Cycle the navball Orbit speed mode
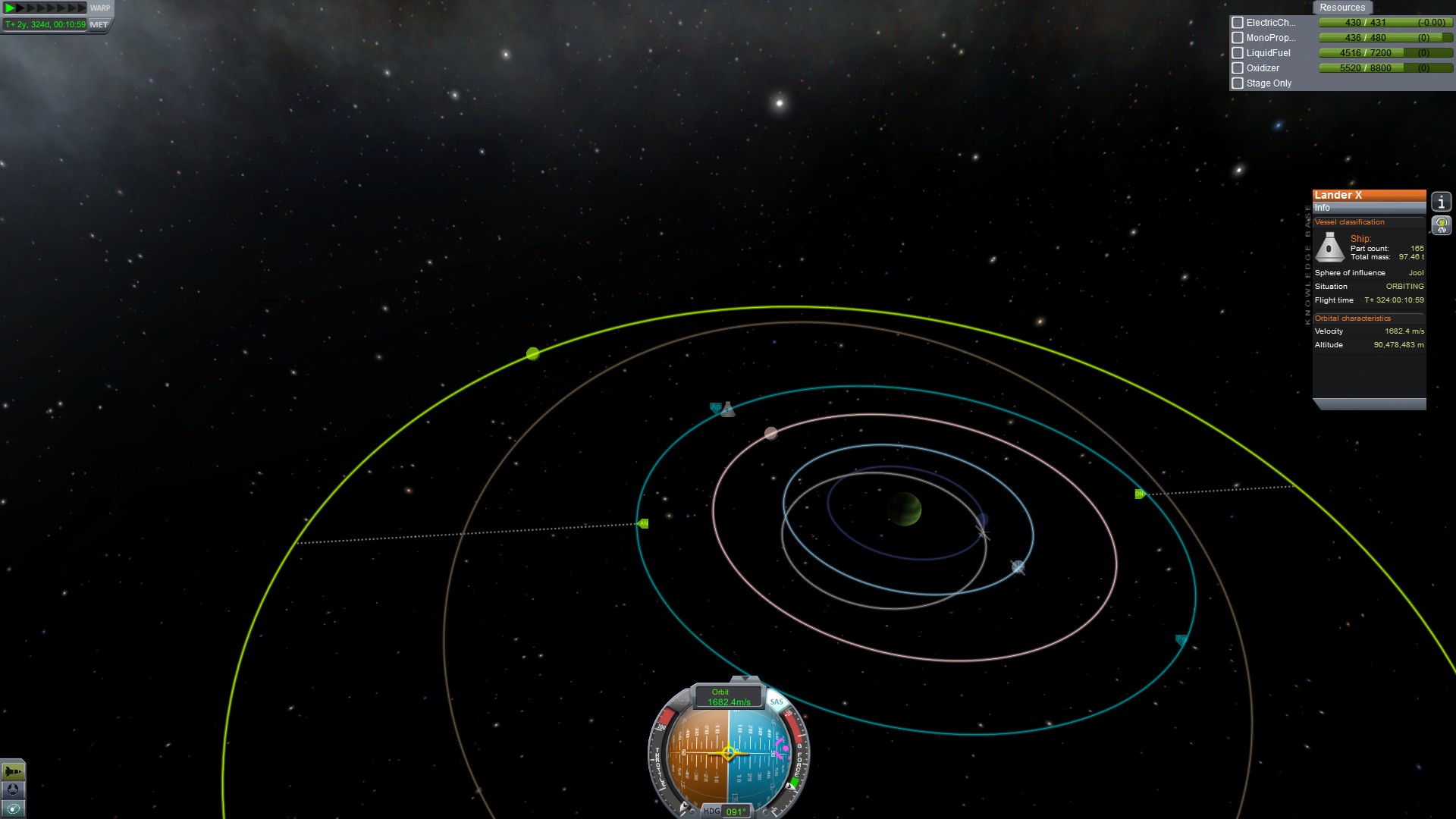Viewport: 1456px width, 819px height. click(728, 697)
